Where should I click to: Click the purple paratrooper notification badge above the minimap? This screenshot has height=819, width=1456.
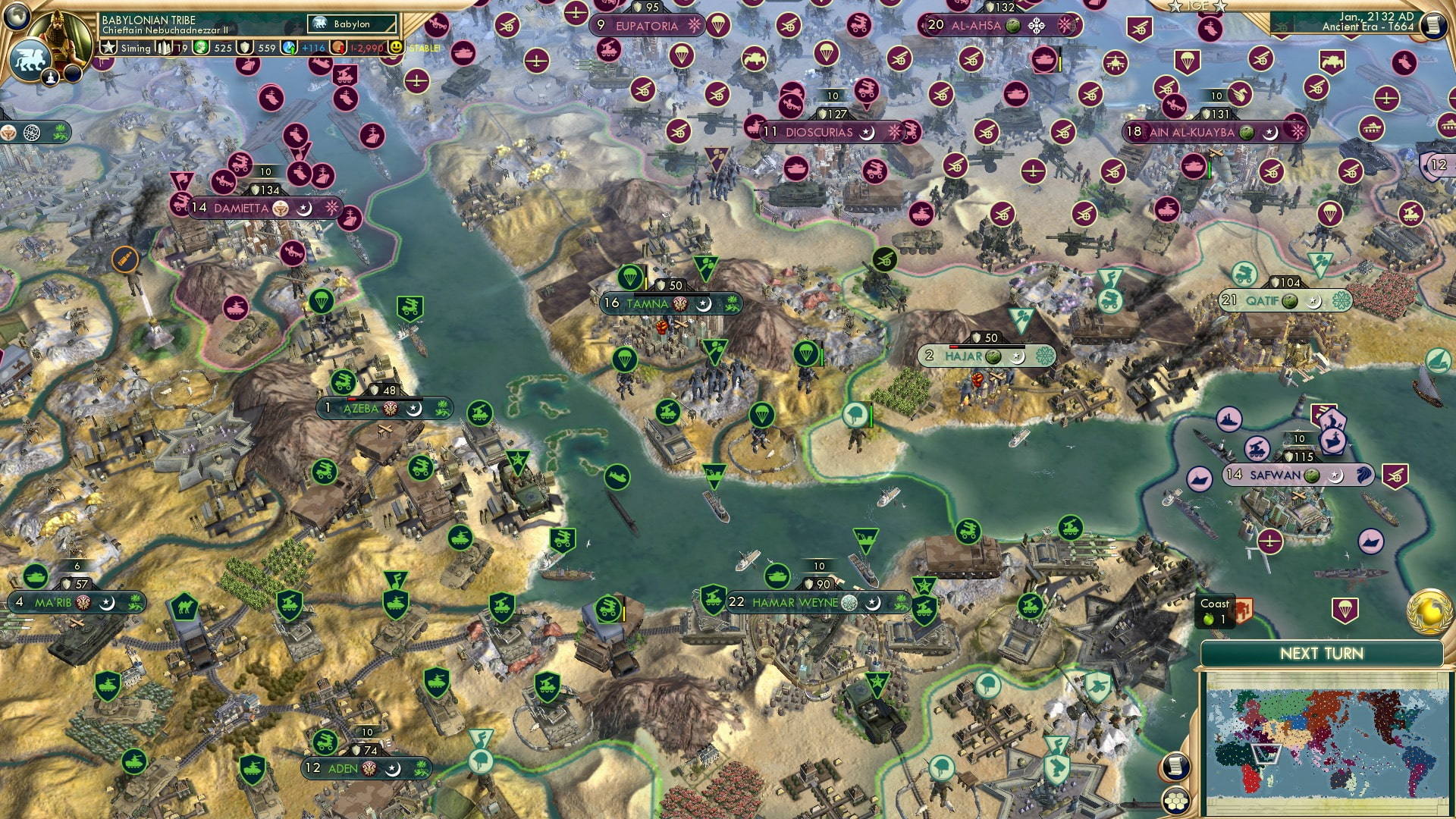1345,610
